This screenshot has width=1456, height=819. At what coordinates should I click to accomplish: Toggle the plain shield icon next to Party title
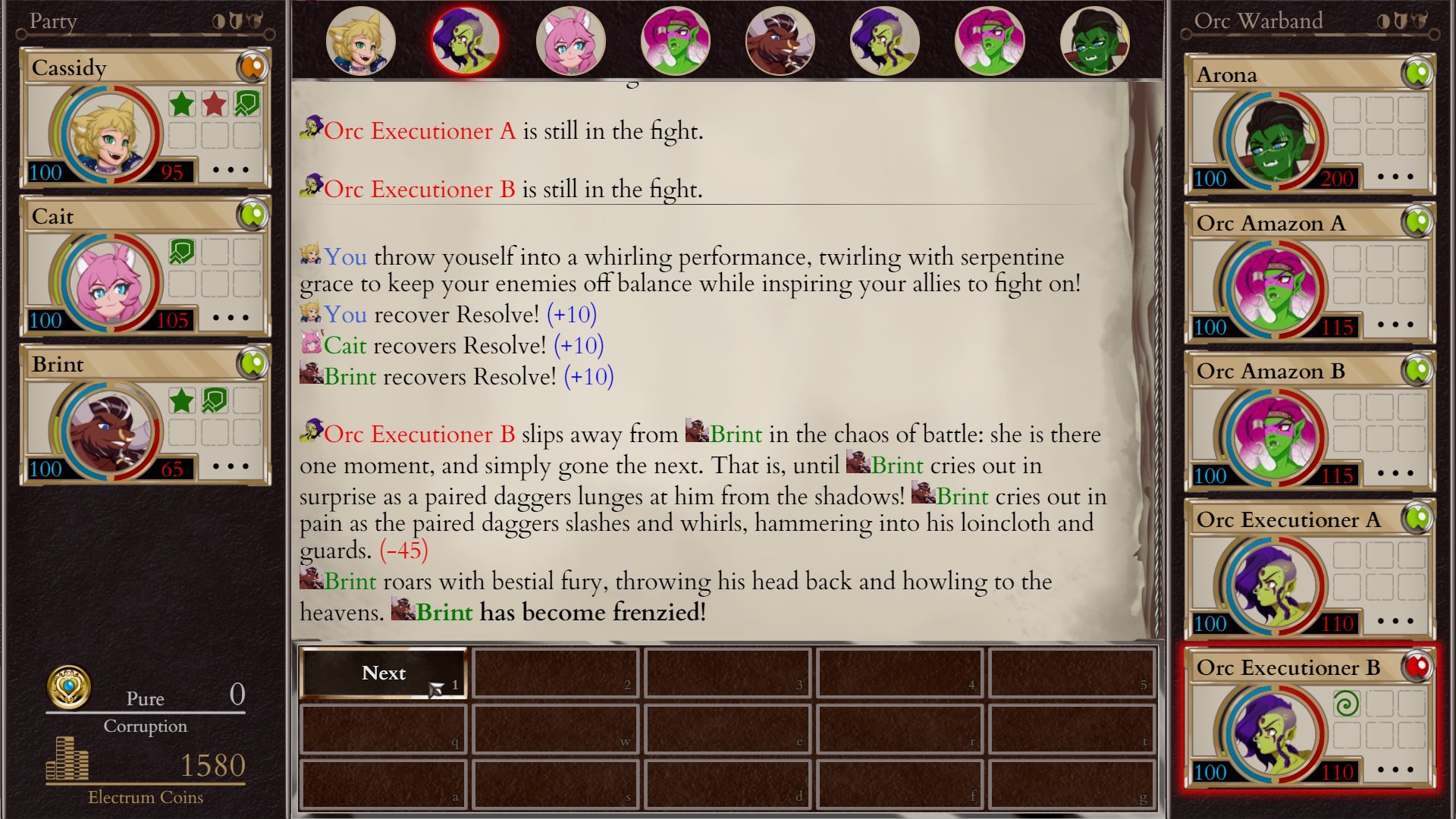coord(236,20)
